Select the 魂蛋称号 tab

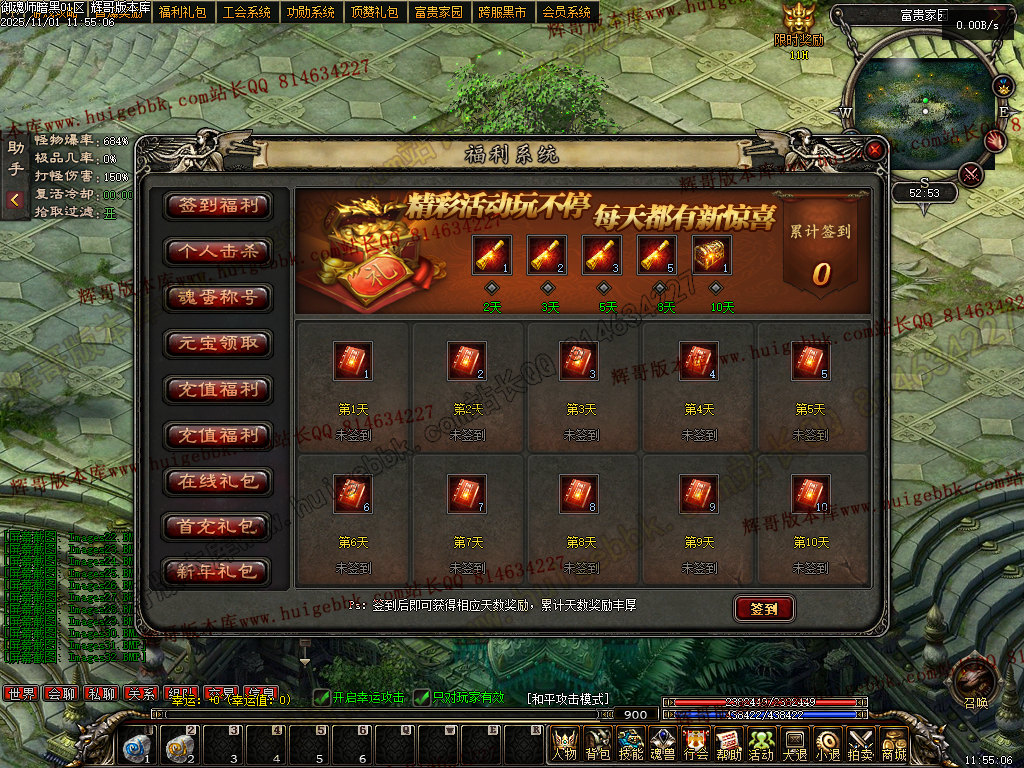point(218,298)
